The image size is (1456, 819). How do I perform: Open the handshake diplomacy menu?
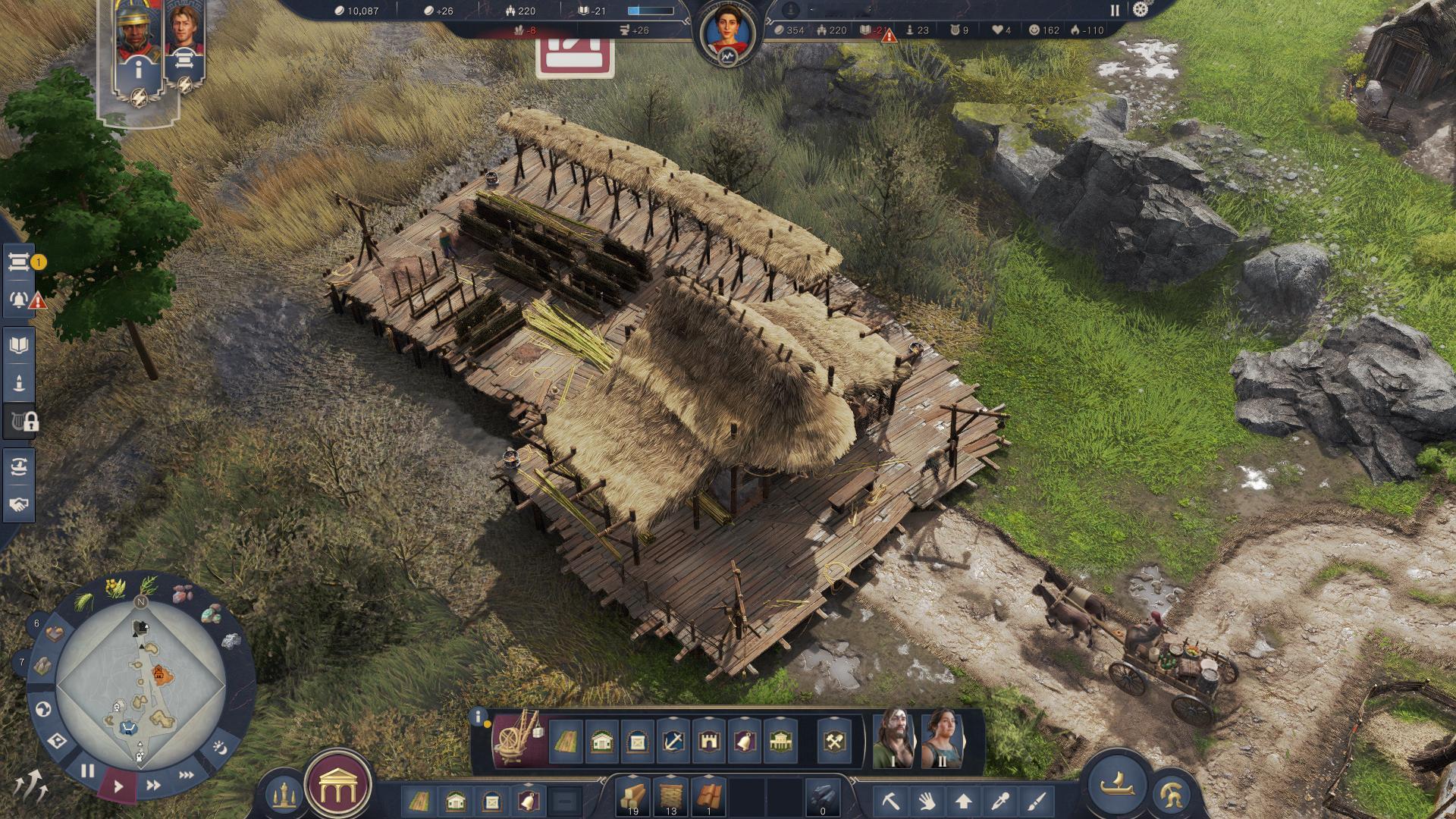[20, 504]
